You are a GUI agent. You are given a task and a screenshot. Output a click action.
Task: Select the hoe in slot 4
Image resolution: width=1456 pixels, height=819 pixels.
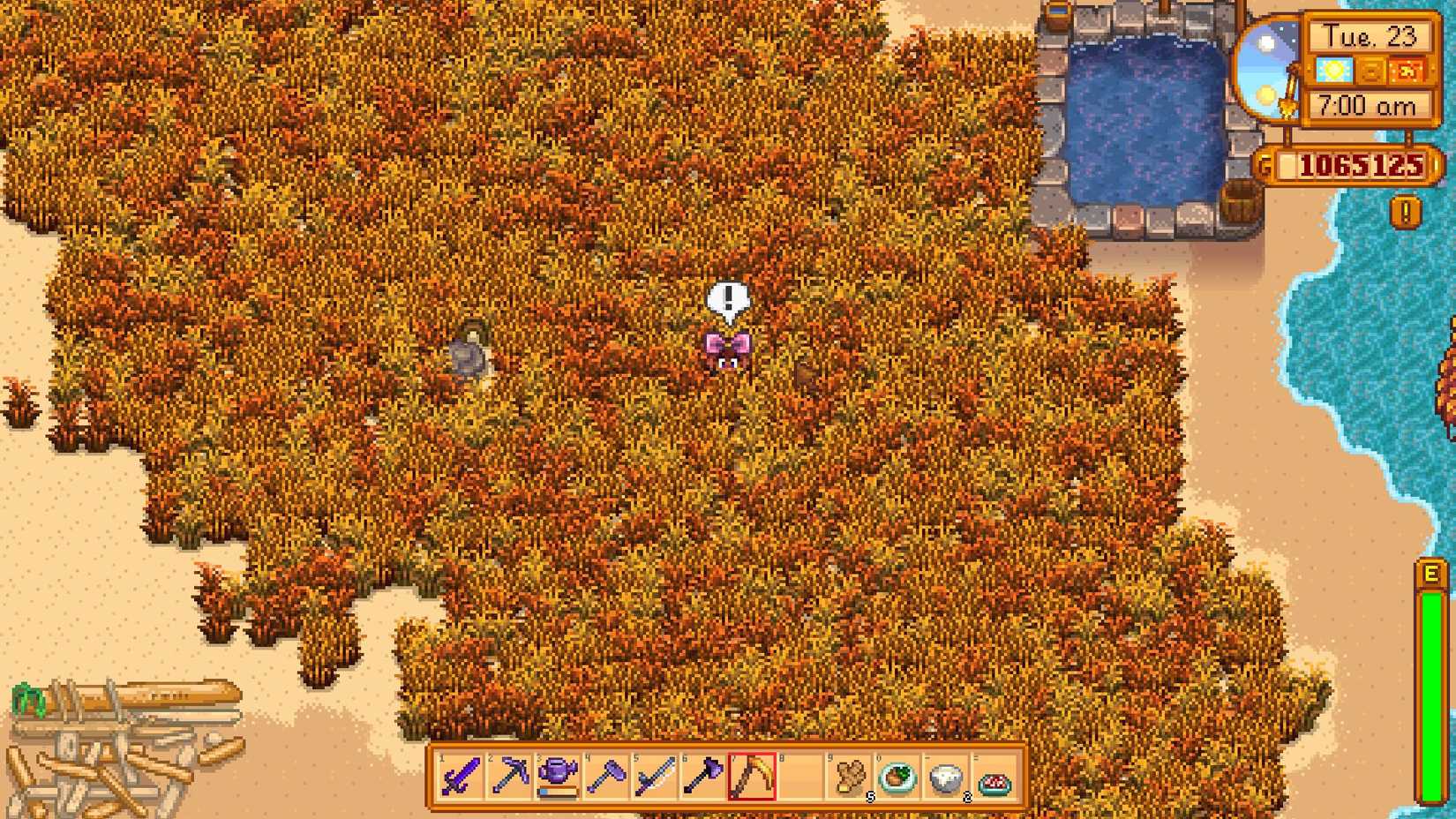coord(607,776)
